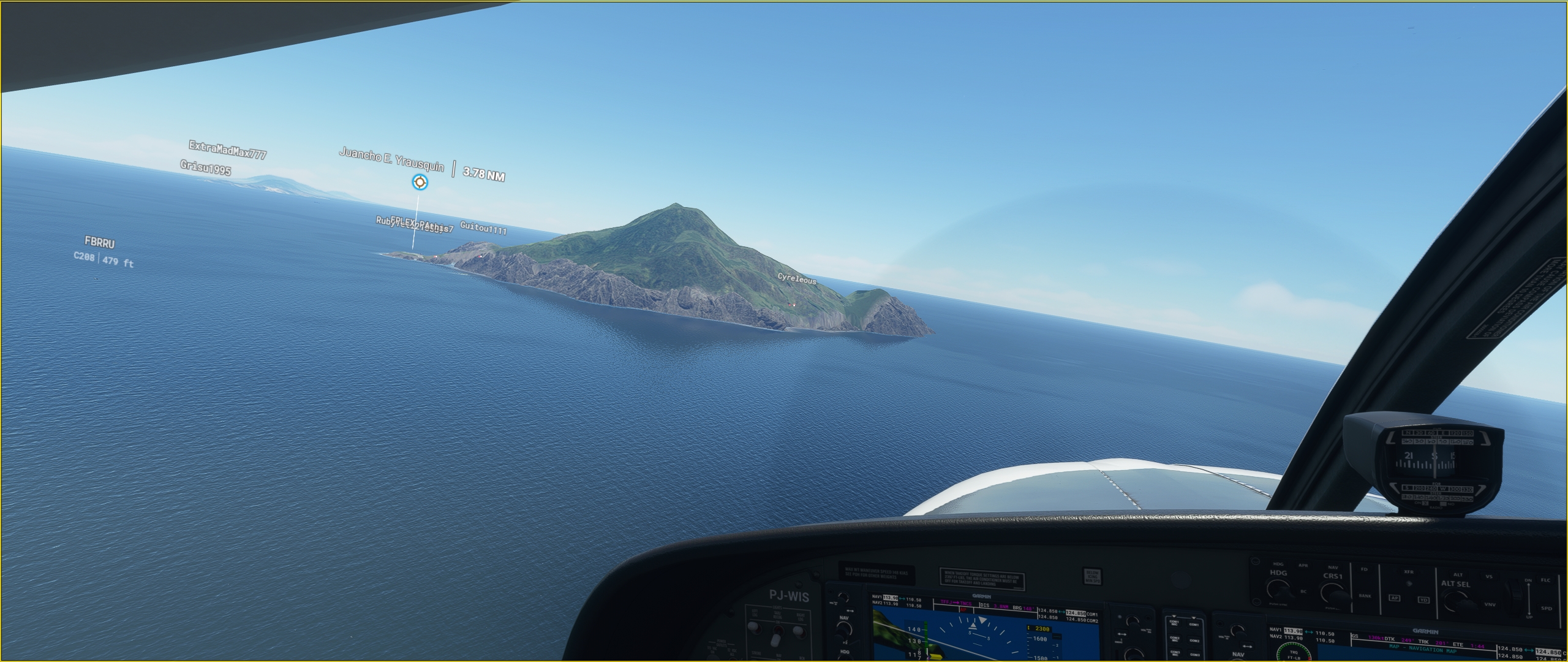Engage the BANK mode button

point(1365,596)
